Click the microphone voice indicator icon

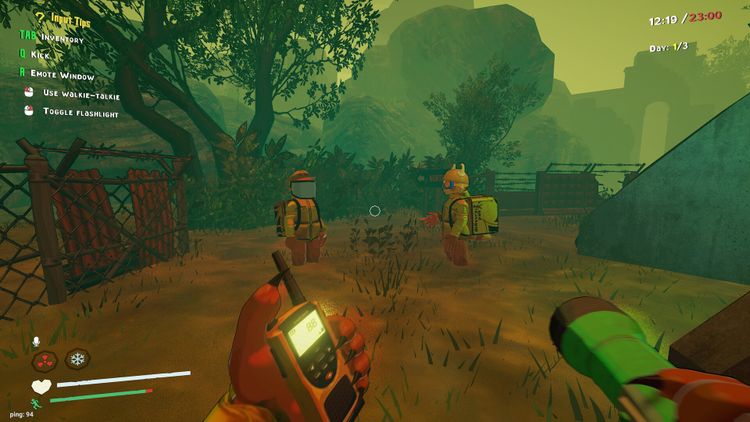[37, 341]
